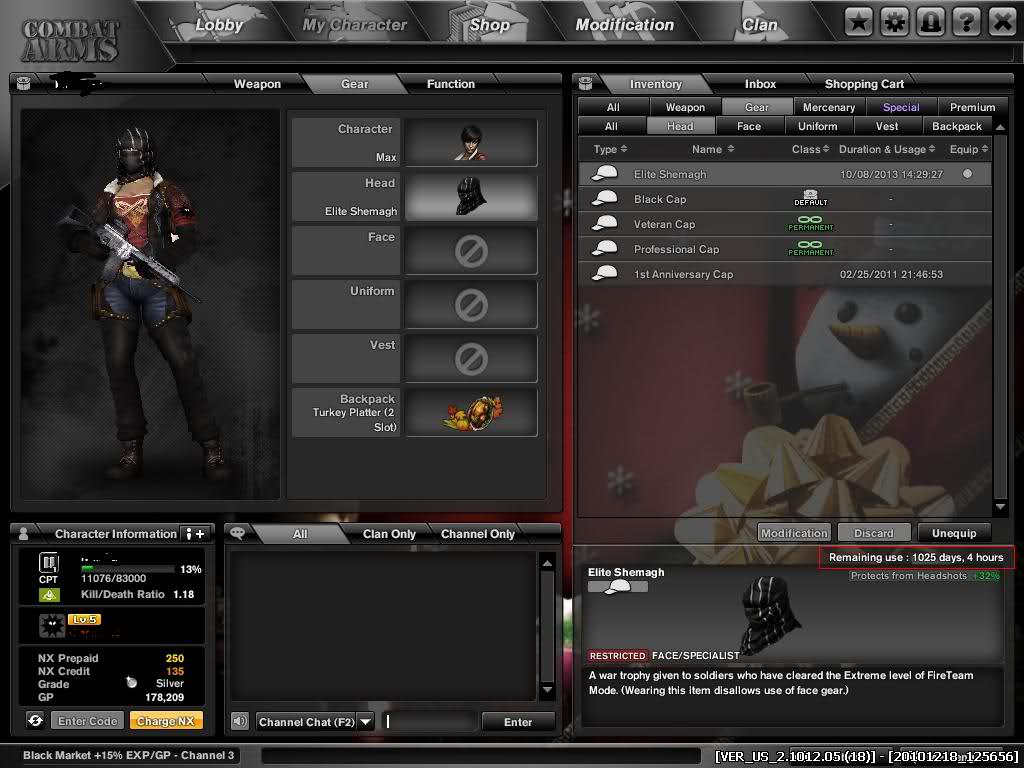Screen dimensions: 1024x768
Task: Open the Modification menu
Action: (x=624, y=25)
